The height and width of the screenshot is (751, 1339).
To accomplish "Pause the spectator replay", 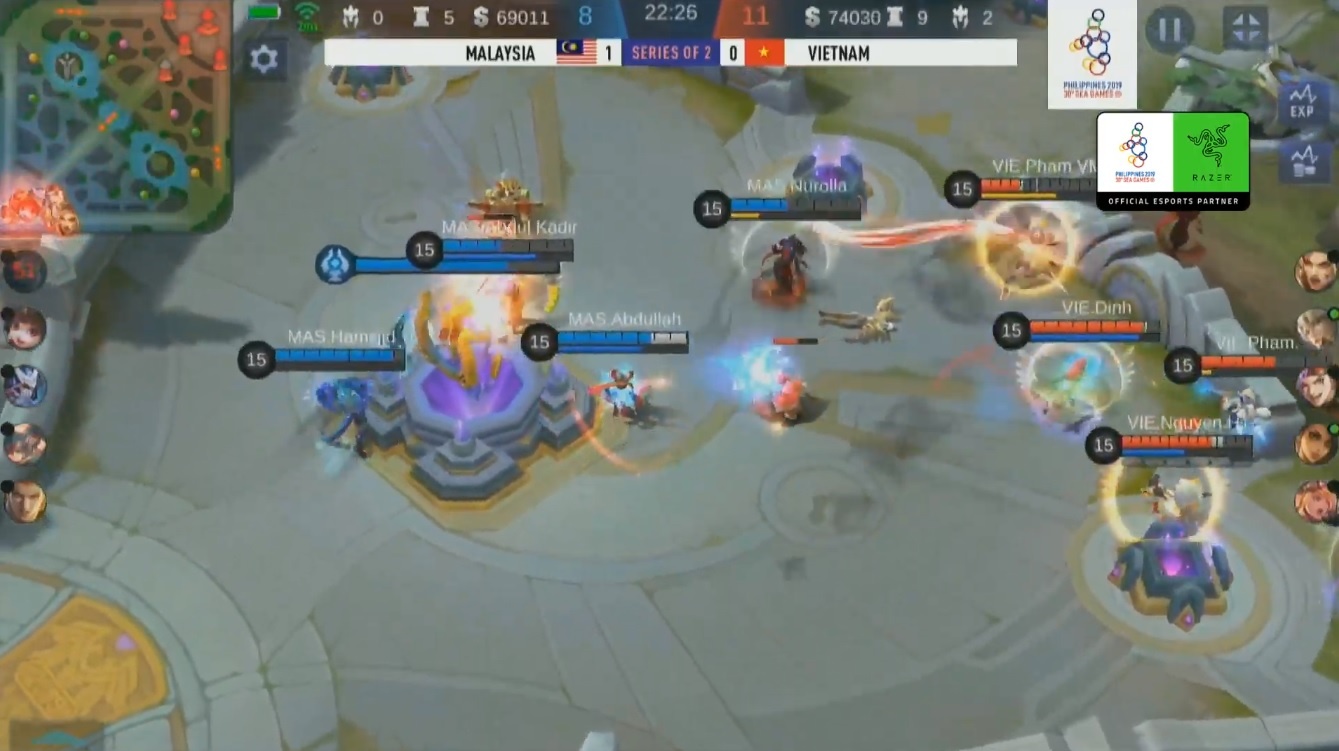I will tap(1169, 30).
